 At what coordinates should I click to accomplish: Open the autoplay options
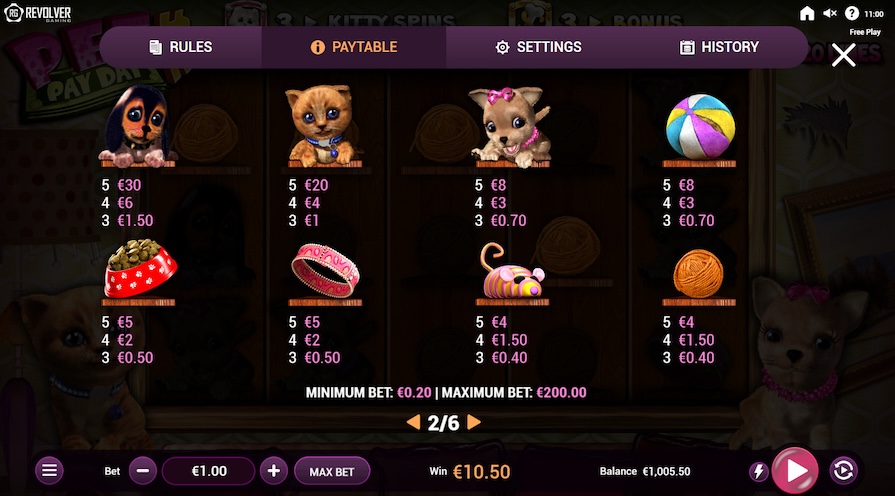[x=843, y=471]
